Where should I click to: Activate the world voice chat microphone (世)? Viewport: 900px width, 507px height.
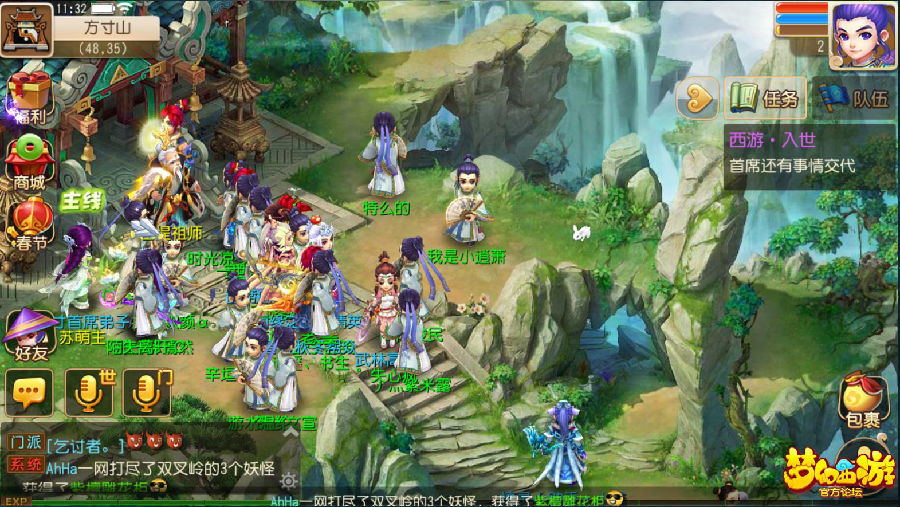pos(89,392)
